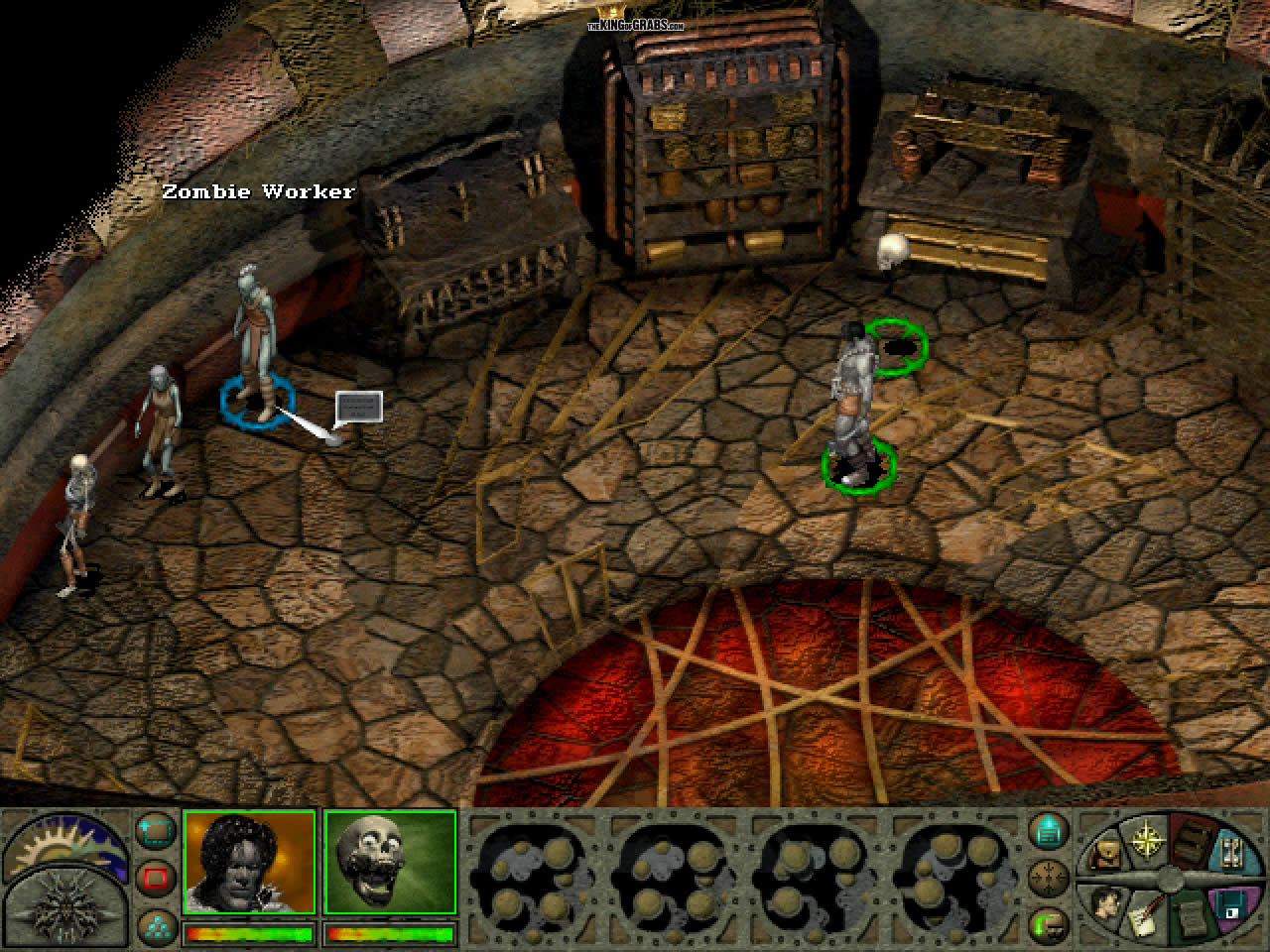
Task: Click the star-shaped round button
Action: 1048,877
